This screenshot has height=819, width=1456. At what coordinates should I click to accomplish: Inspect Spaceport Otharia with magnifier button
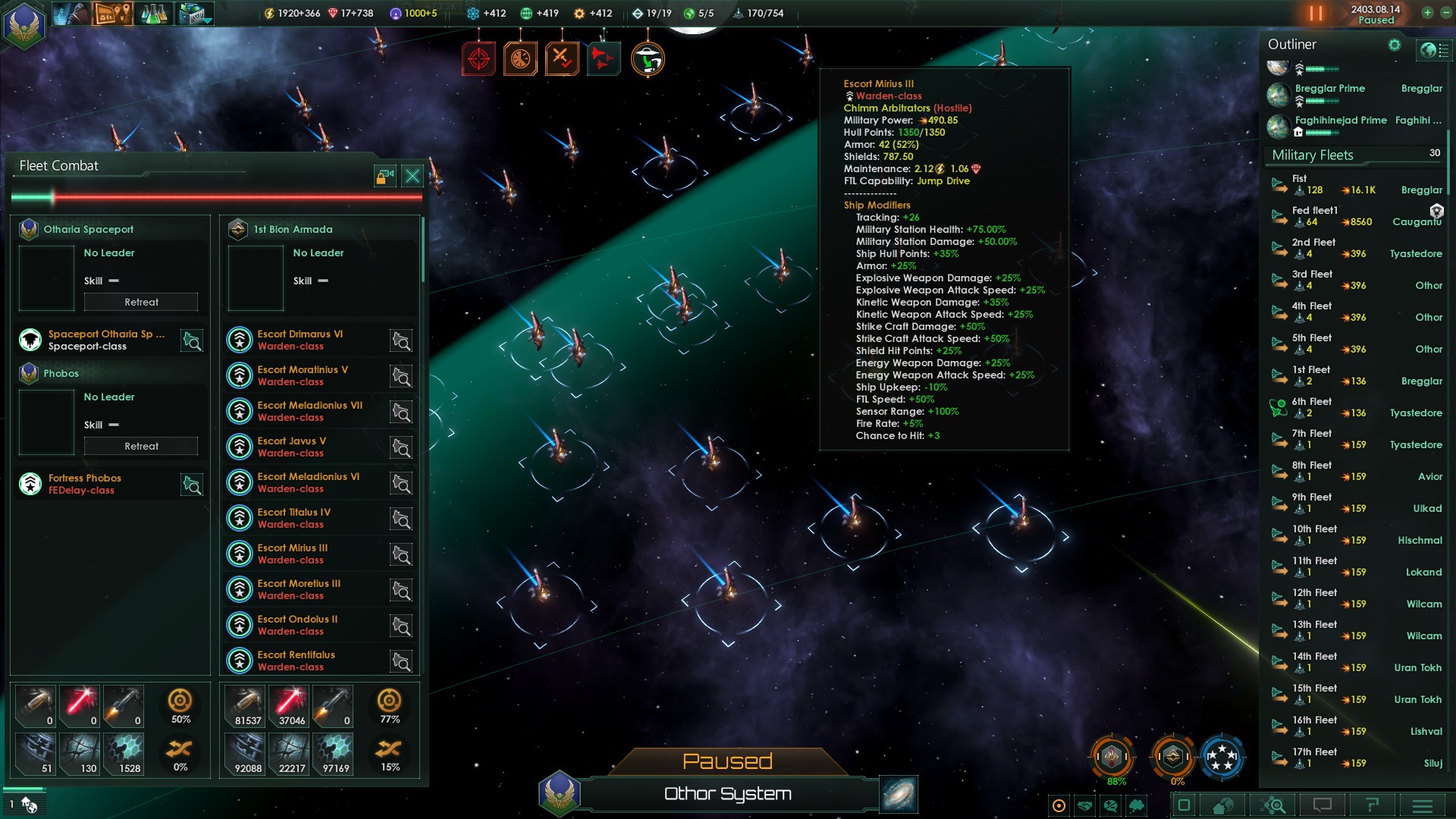192,340
